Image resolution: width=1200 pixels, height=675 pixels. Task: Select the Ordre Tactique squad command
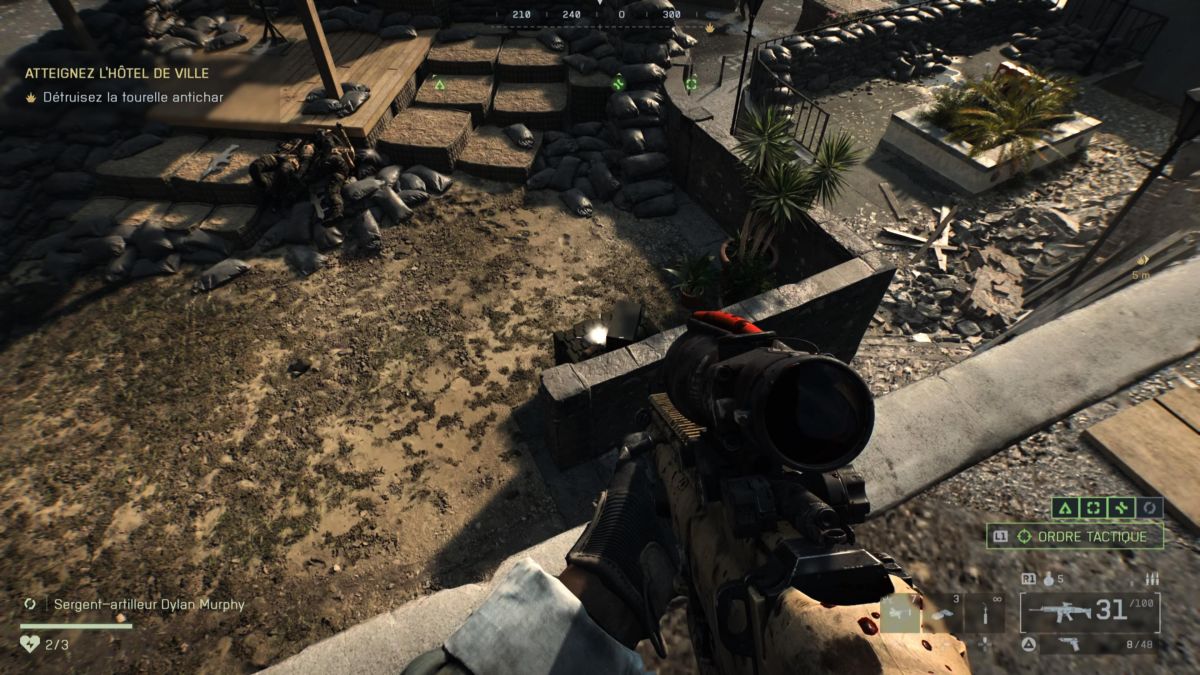click(1076, 536)
